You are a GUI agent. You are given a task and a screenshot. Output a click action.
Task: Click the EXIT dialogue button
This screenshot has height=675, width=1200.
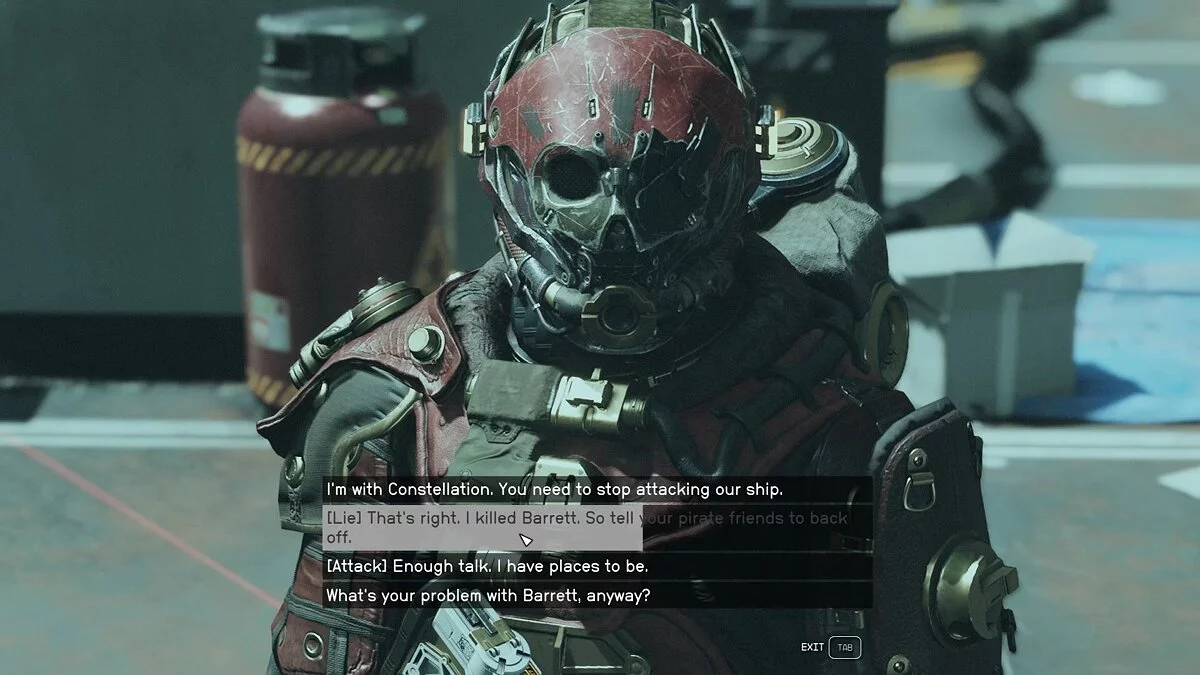[x=829, y=647]
